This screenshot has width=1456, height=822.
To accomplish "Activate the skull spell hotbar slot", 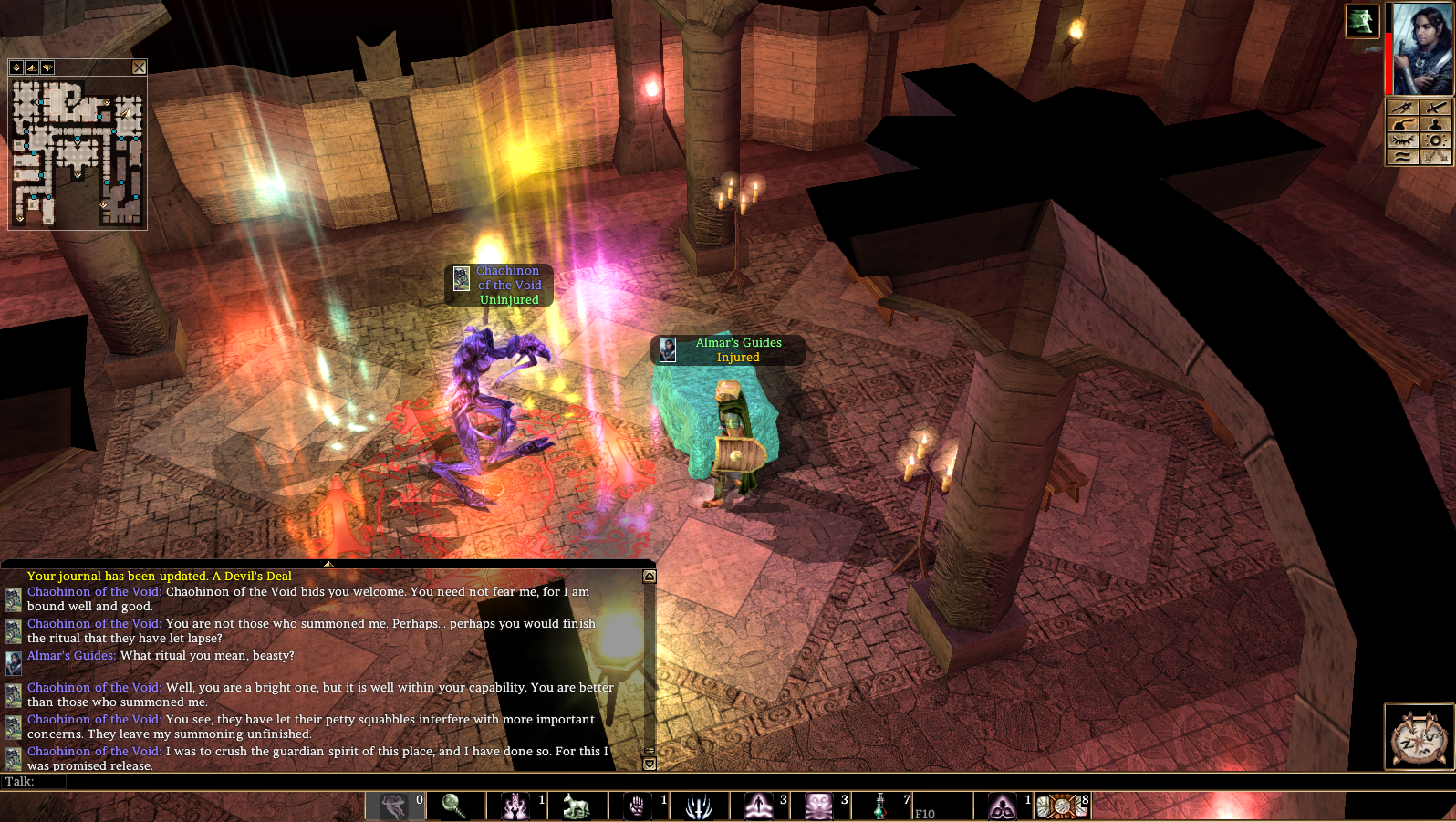I will [819, 806].
